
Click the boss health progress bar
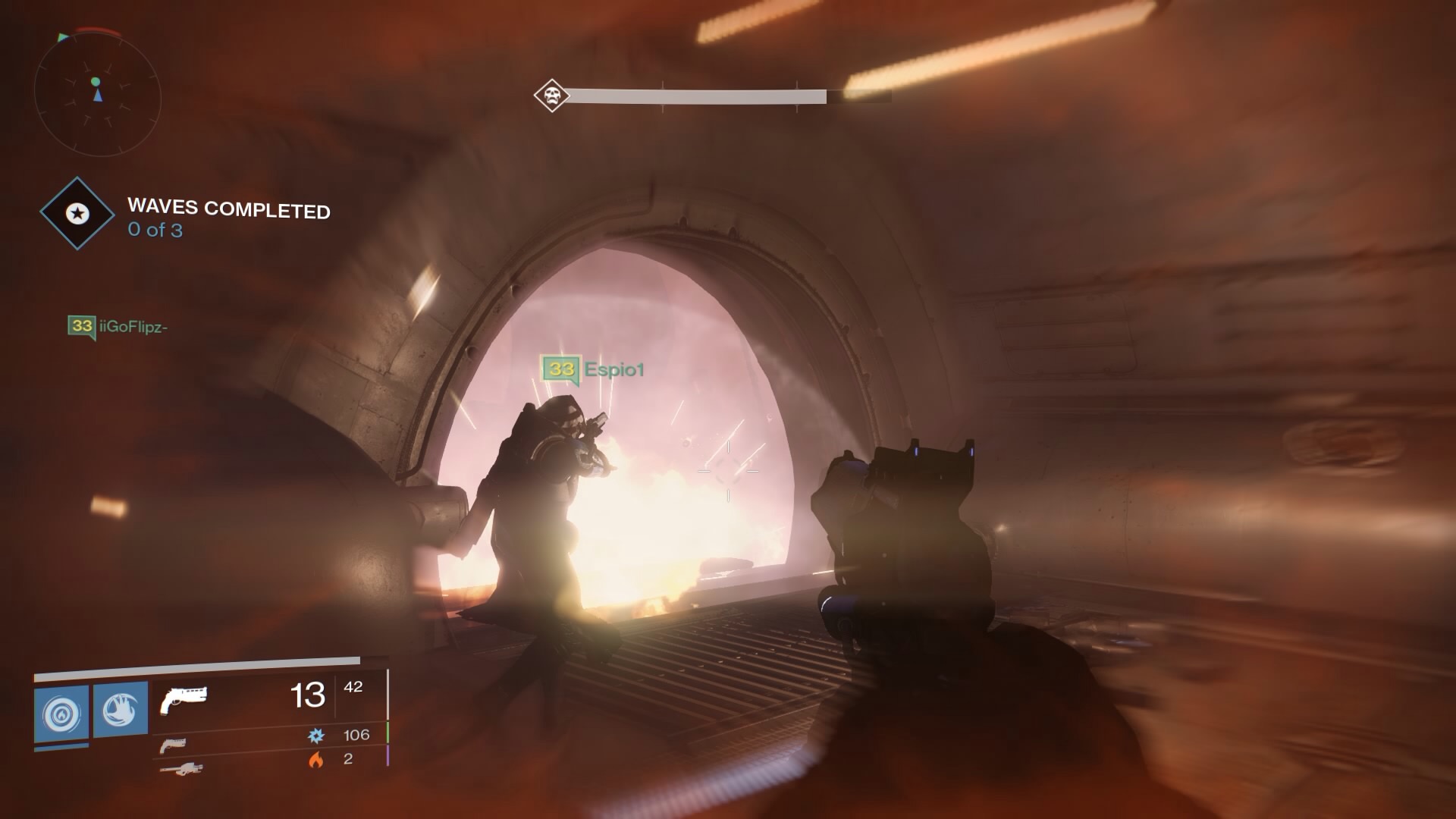[x=698, y=96]
